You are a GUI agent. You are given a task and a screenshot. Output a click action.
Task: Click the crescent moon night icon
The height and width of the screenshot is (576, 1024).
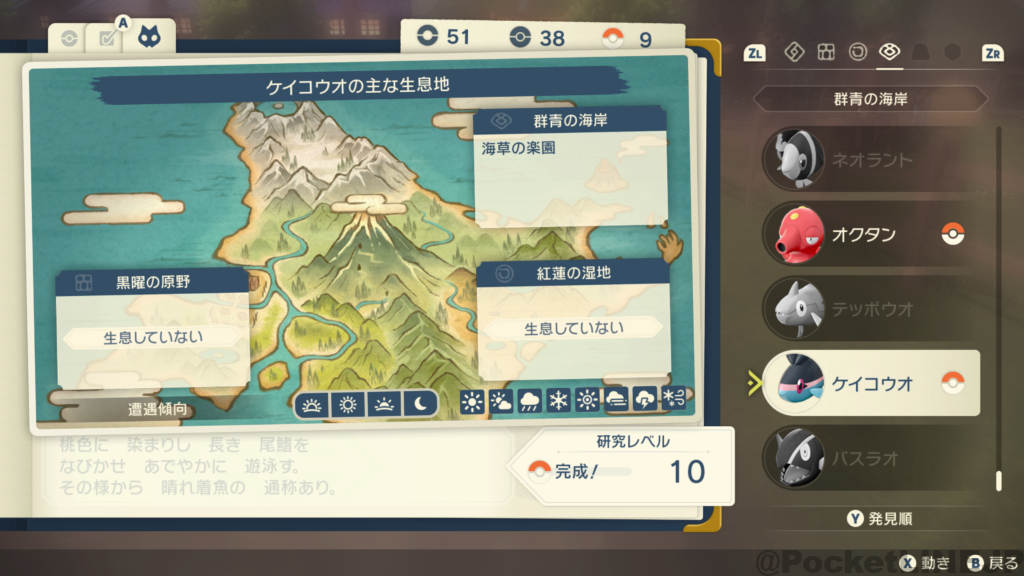tap(421, 403)
